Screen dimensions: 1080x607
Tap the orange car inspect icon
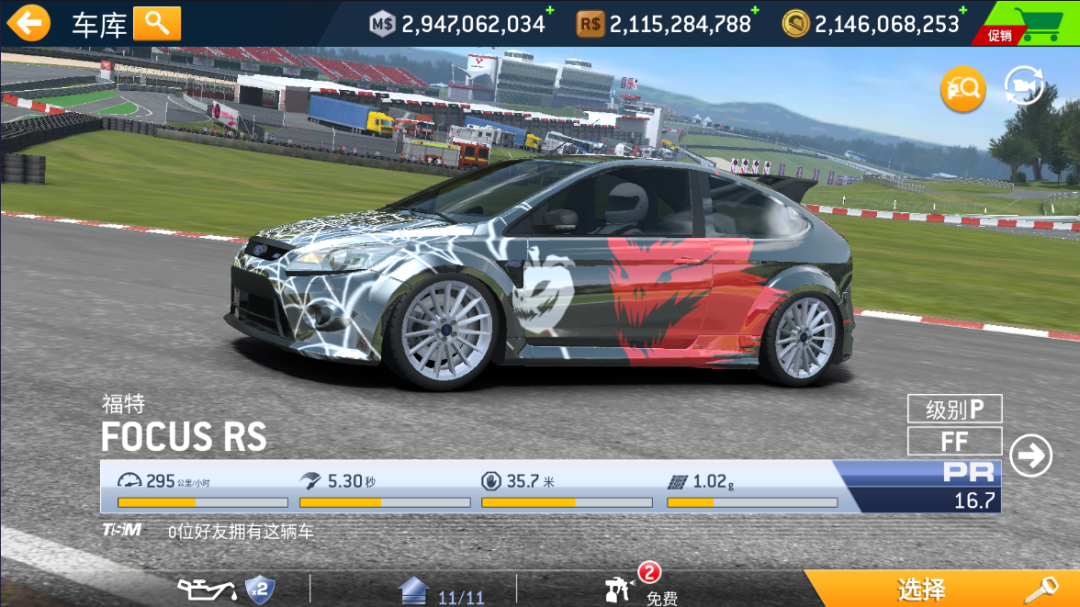pos(962,90)
